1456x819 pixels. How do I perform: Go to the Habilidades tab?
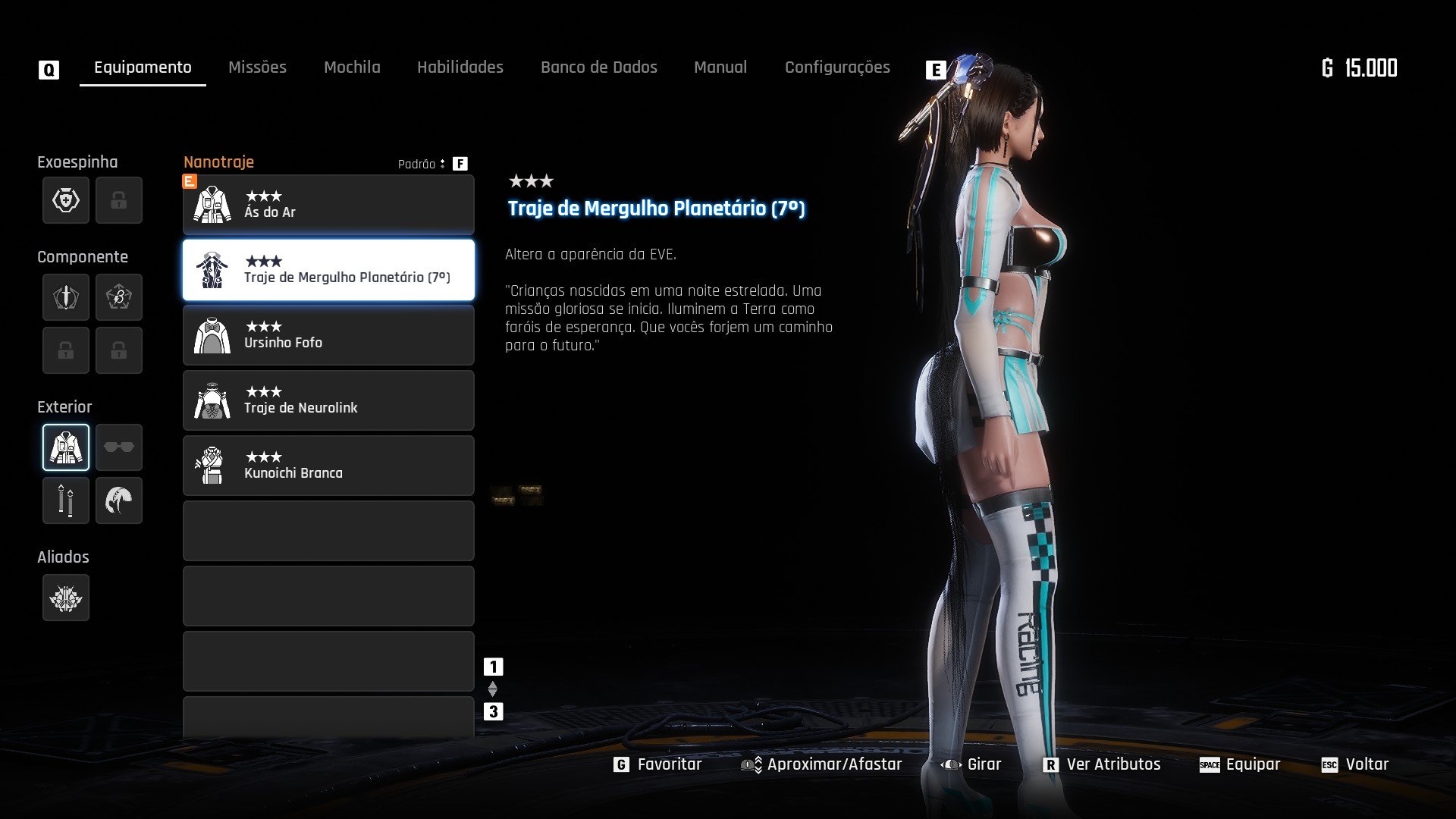pos(460,67)
